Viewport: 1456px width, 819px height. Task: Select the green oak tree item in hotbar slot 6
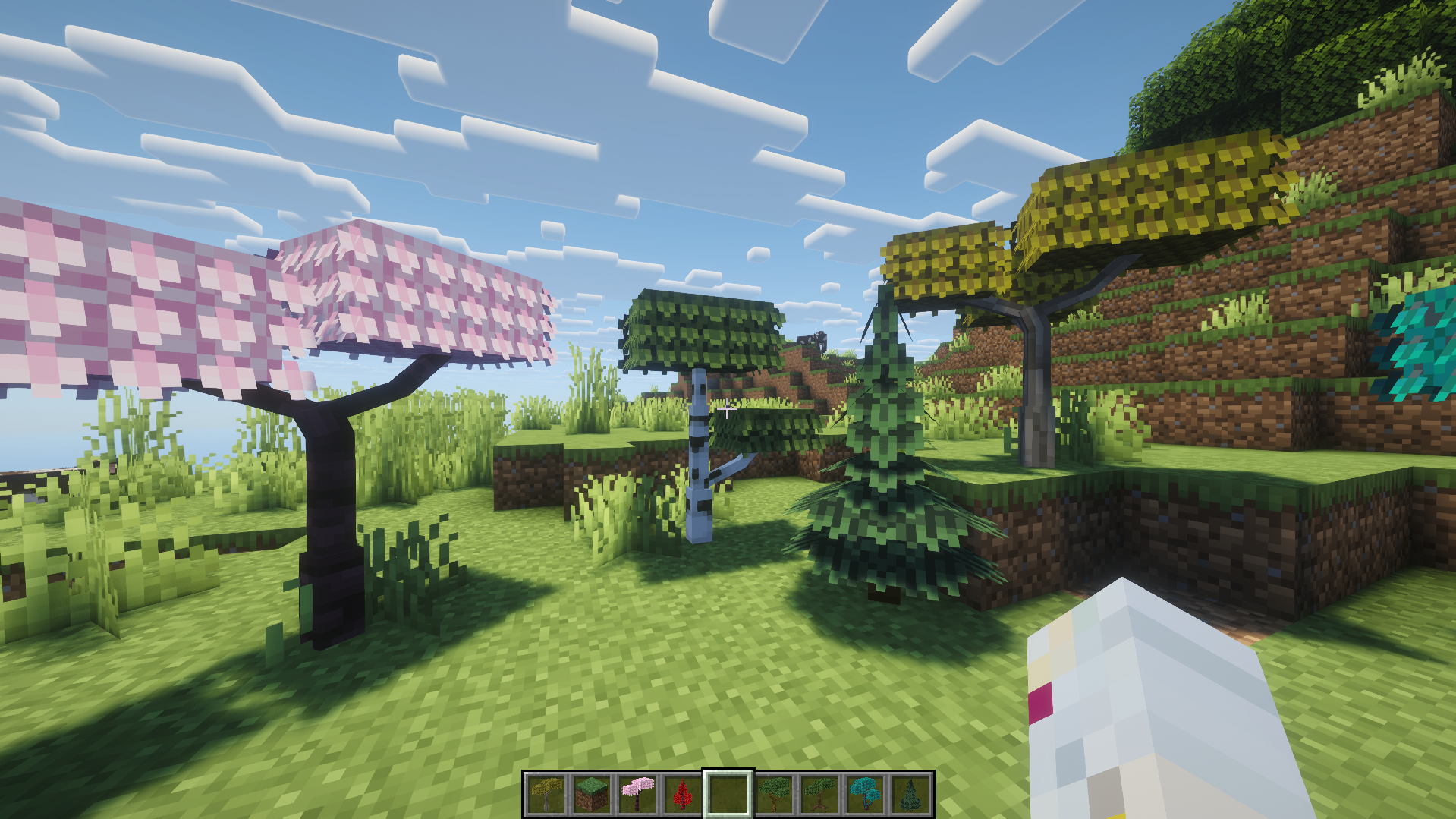tap(774, 793)
